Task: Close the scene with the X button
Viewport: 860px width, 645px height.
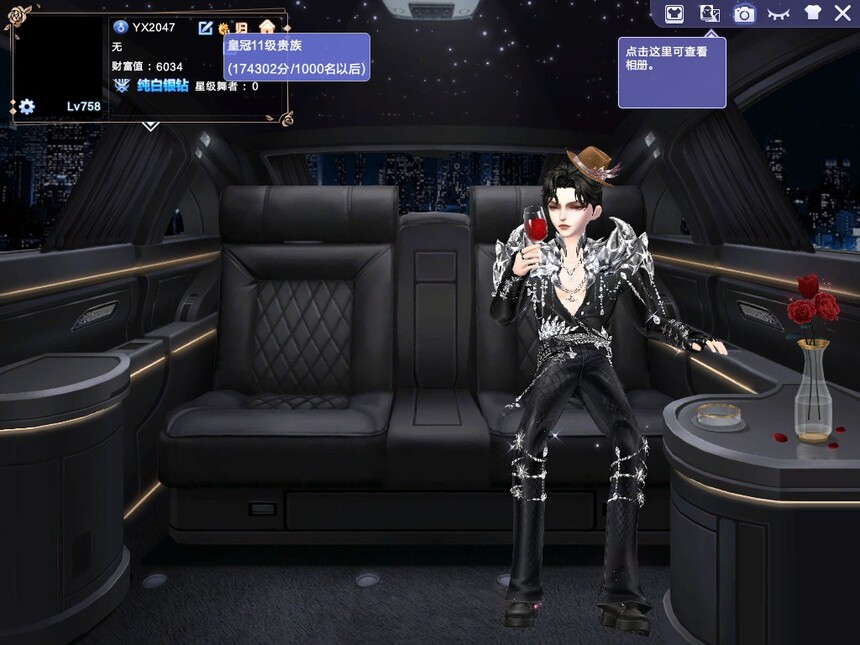Action: click(842, 13)
